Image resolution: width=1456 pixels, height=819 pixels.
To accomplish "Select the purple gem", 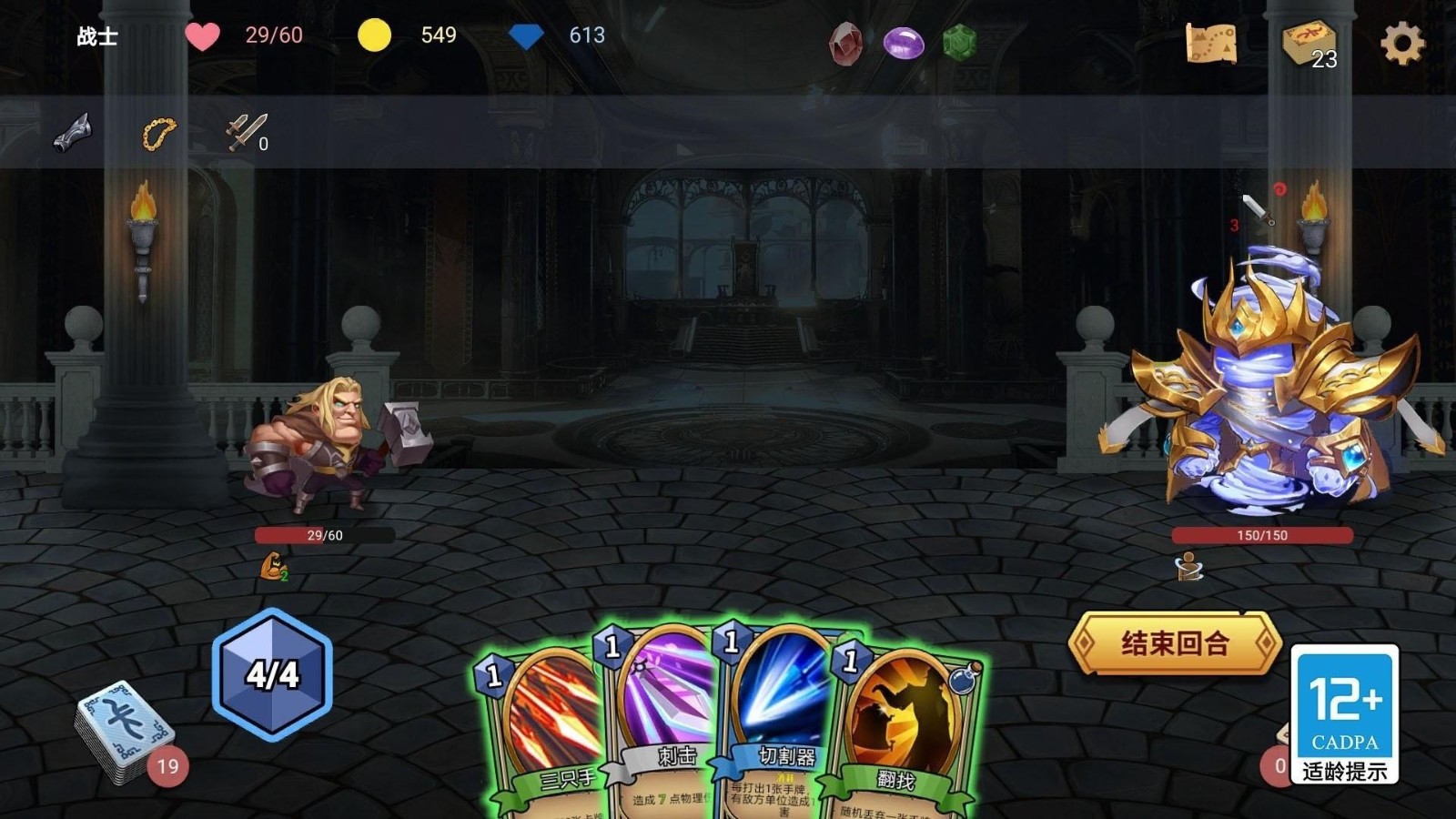I will click(x=904, y=43).
